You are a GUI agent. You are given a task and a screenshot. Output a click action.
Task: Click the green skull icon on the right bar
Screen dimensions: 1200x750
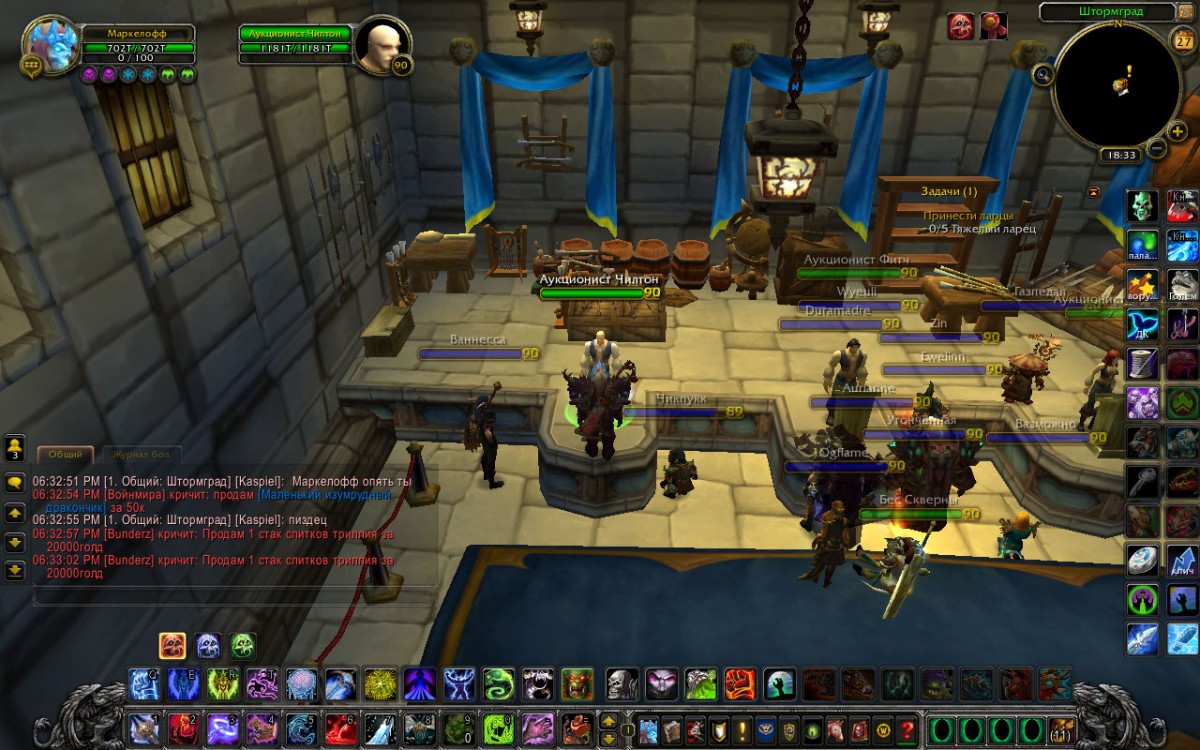click(1143, 206)
